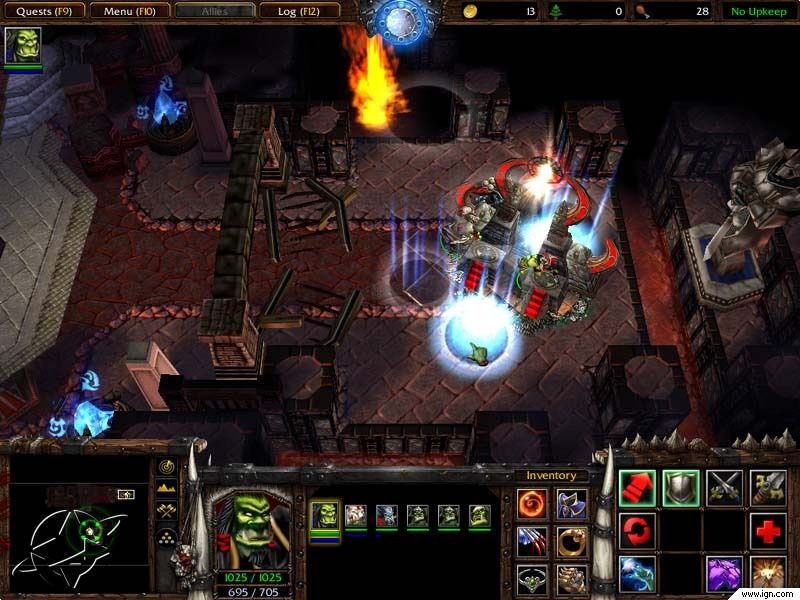Viewport: 800px width, 600px height.
Task: Select the gauntlets inventory item
Action: click(x=571, y=579)
